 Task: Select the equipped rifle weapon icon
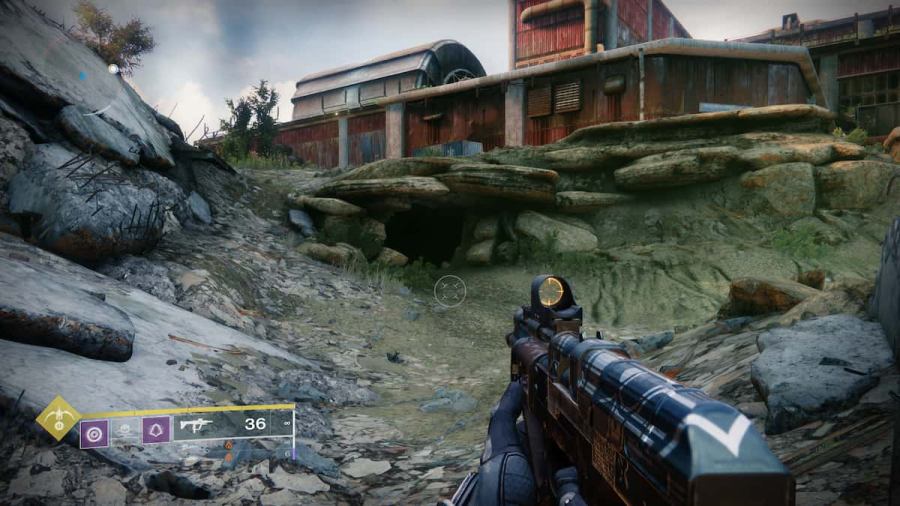pos(197,424)
